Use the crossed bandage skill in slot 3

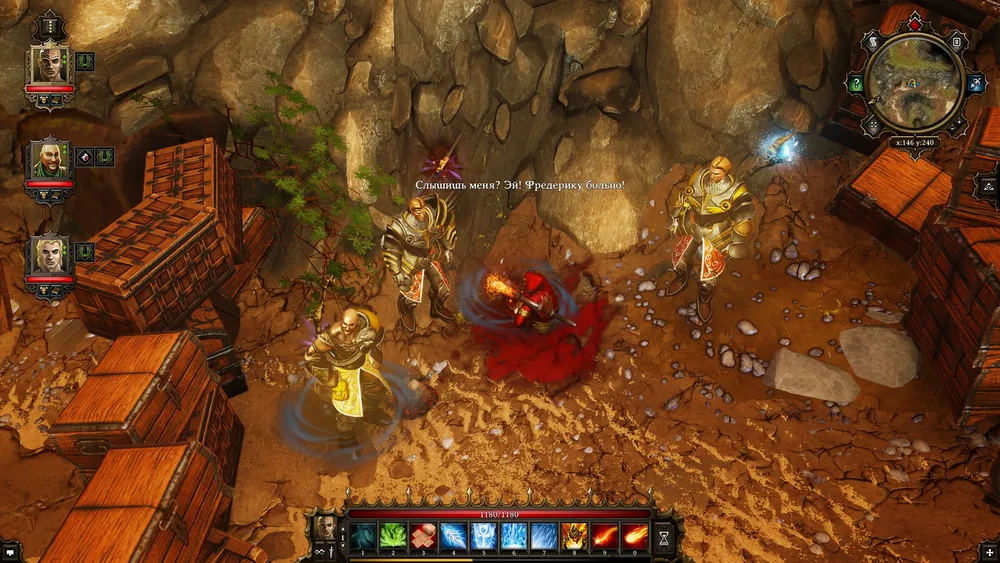click(x=423, y=537)
